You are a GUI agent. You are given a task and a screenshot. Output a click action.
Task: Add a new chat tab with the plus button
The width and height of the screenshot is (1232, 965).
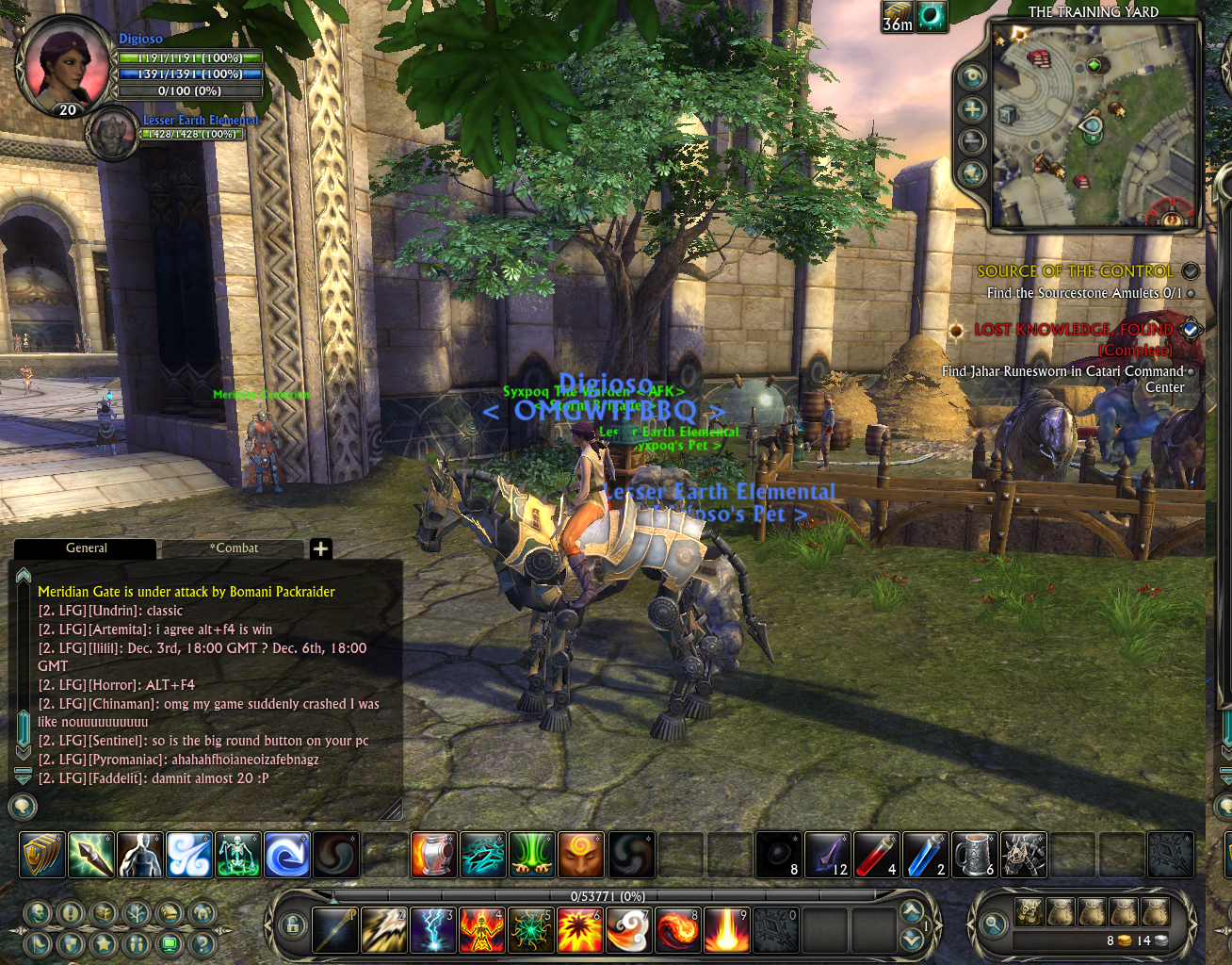320,548
